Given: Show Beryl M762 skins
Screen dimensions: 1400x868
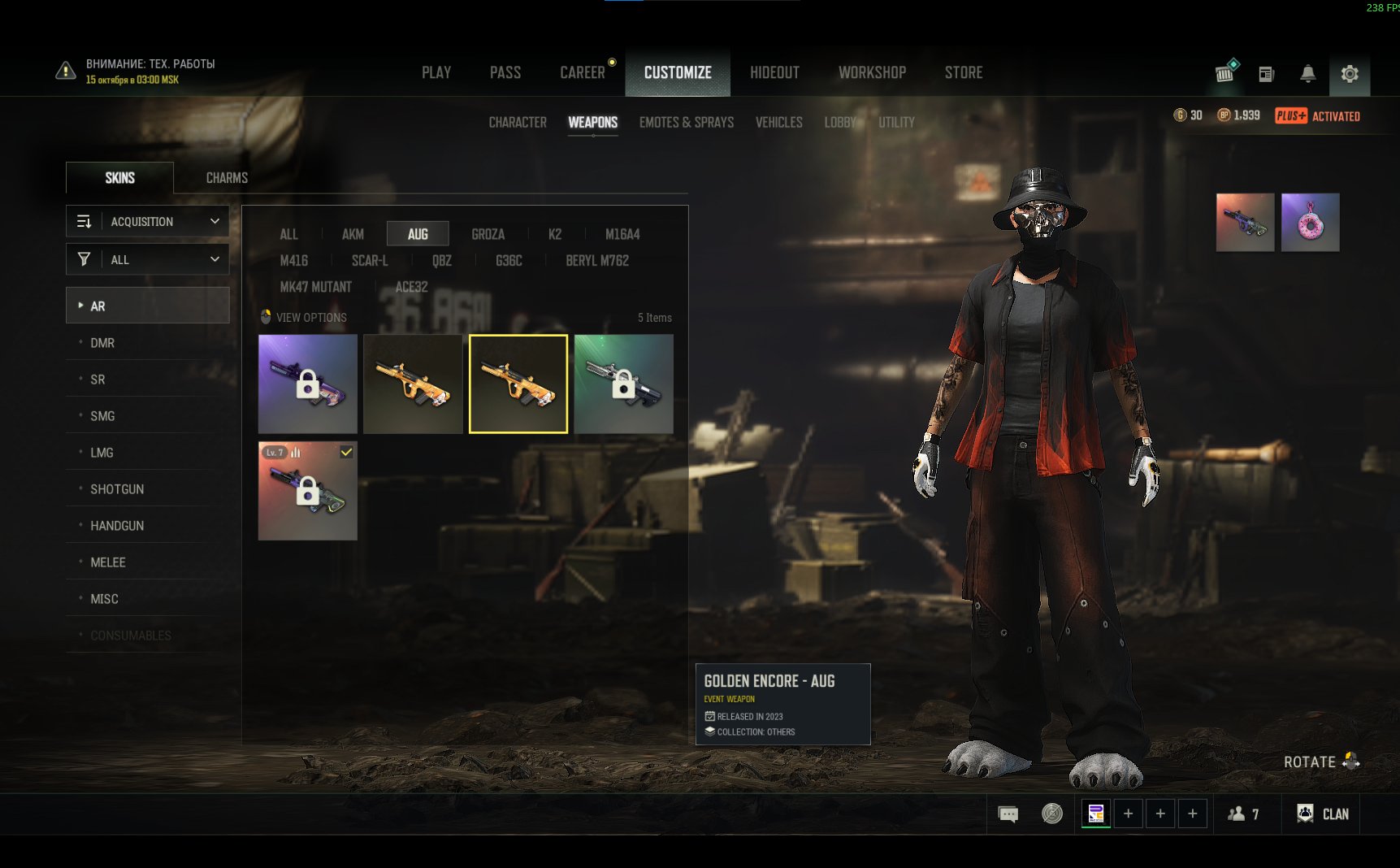Looking at the screenshot, I should tap(597, 261).
